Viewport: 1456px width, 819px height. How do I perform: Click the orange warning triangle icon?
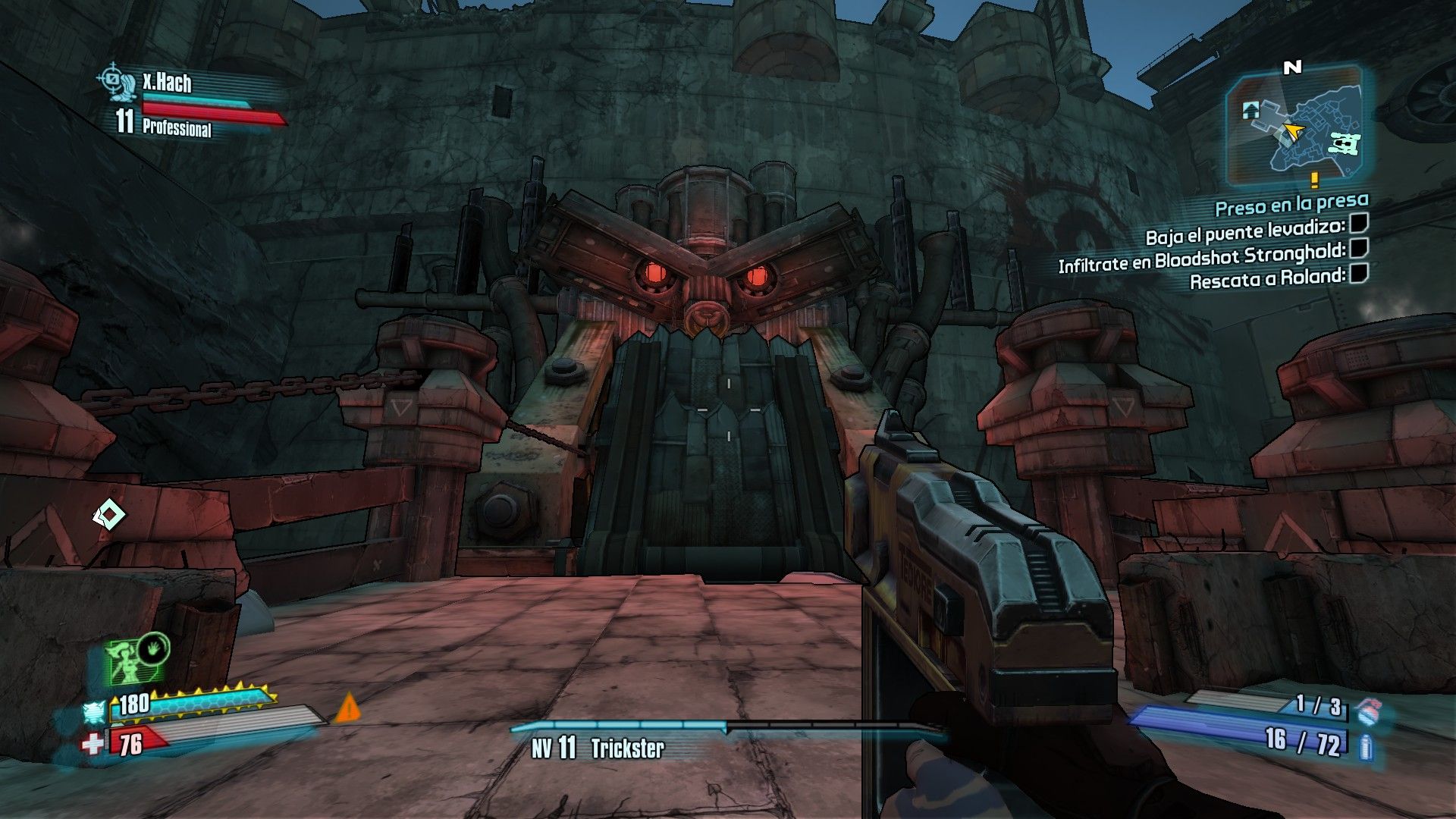click(x=347, y=708)
